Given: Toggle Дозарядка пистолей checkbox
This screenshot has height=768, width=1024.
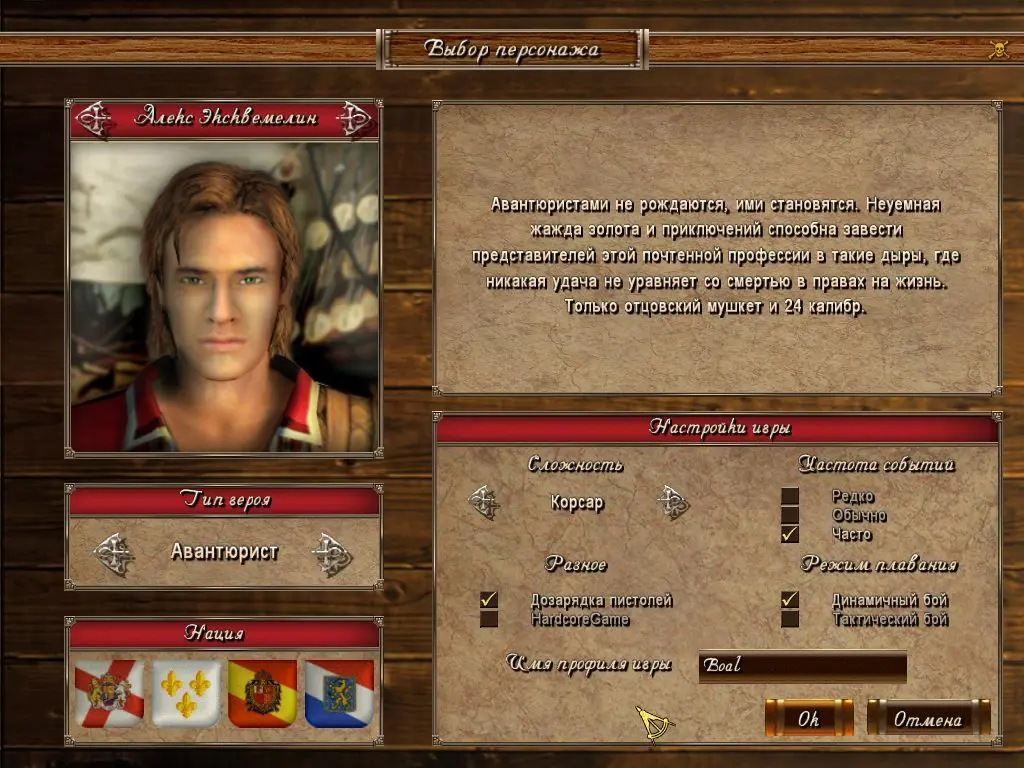Looking at the screenshot, I should click(x=489, y=600).
